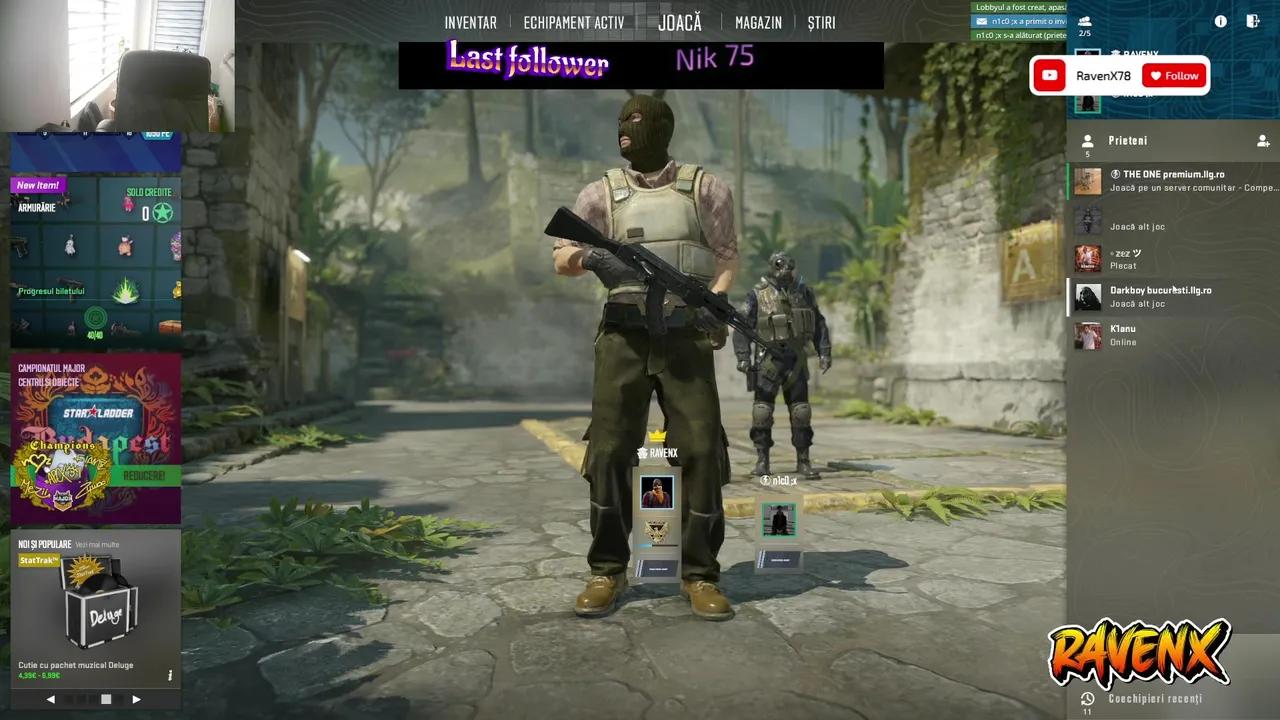Click the info icon in the top right corner
The width and height of the screenshot is (1280, 720).
pyautogui.click(x=1220, y=20)
